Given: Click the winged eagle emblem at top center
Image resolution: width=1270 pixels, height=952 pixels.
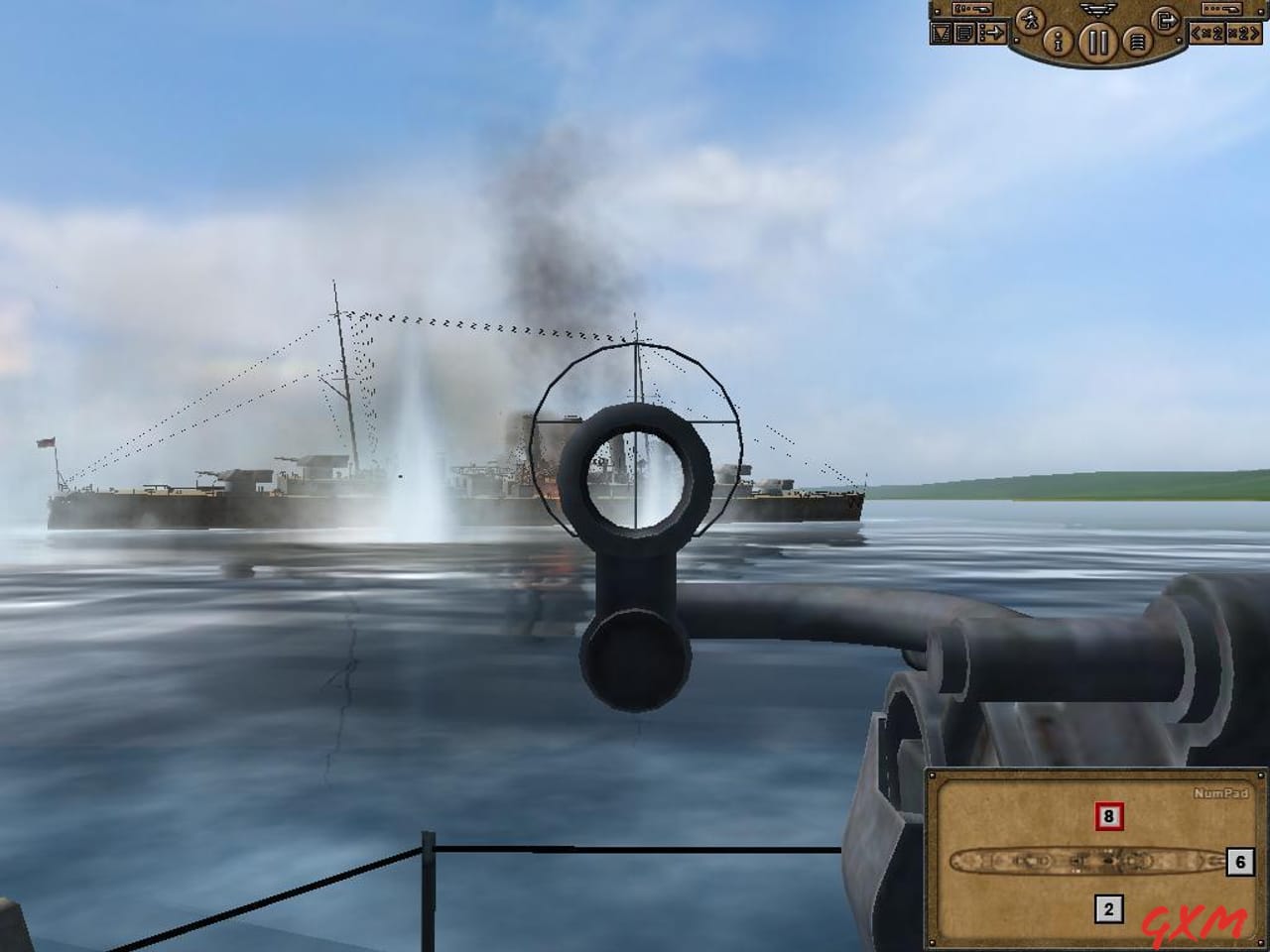Looking at the screenshot, I should click(x=1096, y=10).
